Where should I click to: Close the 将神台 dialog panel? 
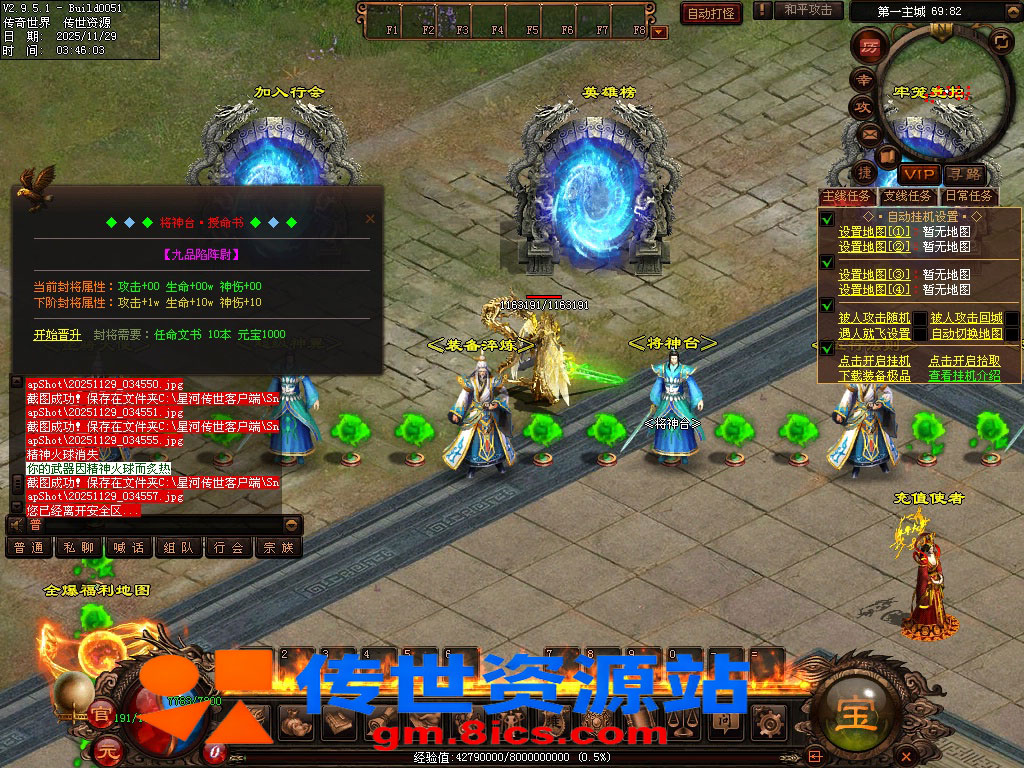[x=370, y=219]
